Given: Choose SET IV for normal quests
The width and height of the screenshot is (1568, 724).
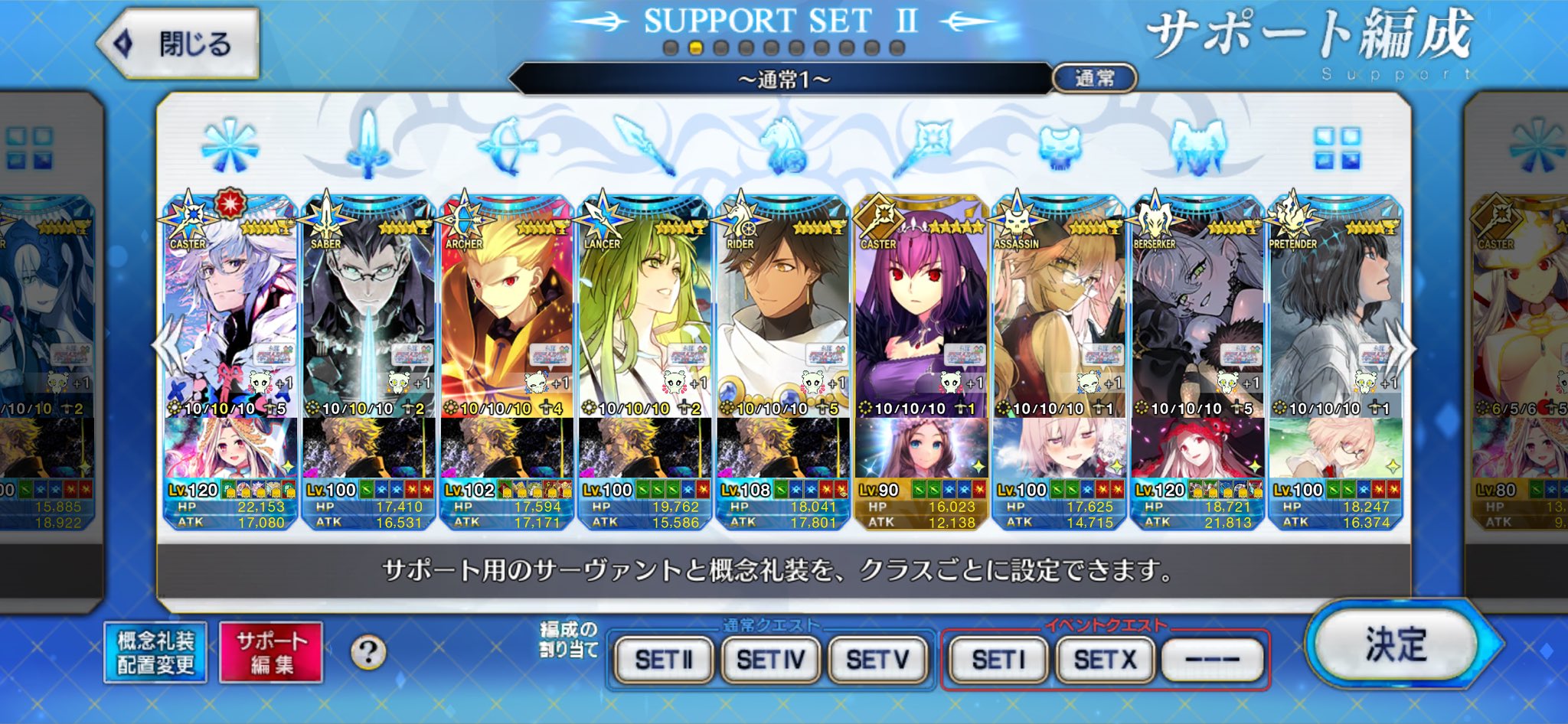Looking at the screenshot, I should click(770, 659).
